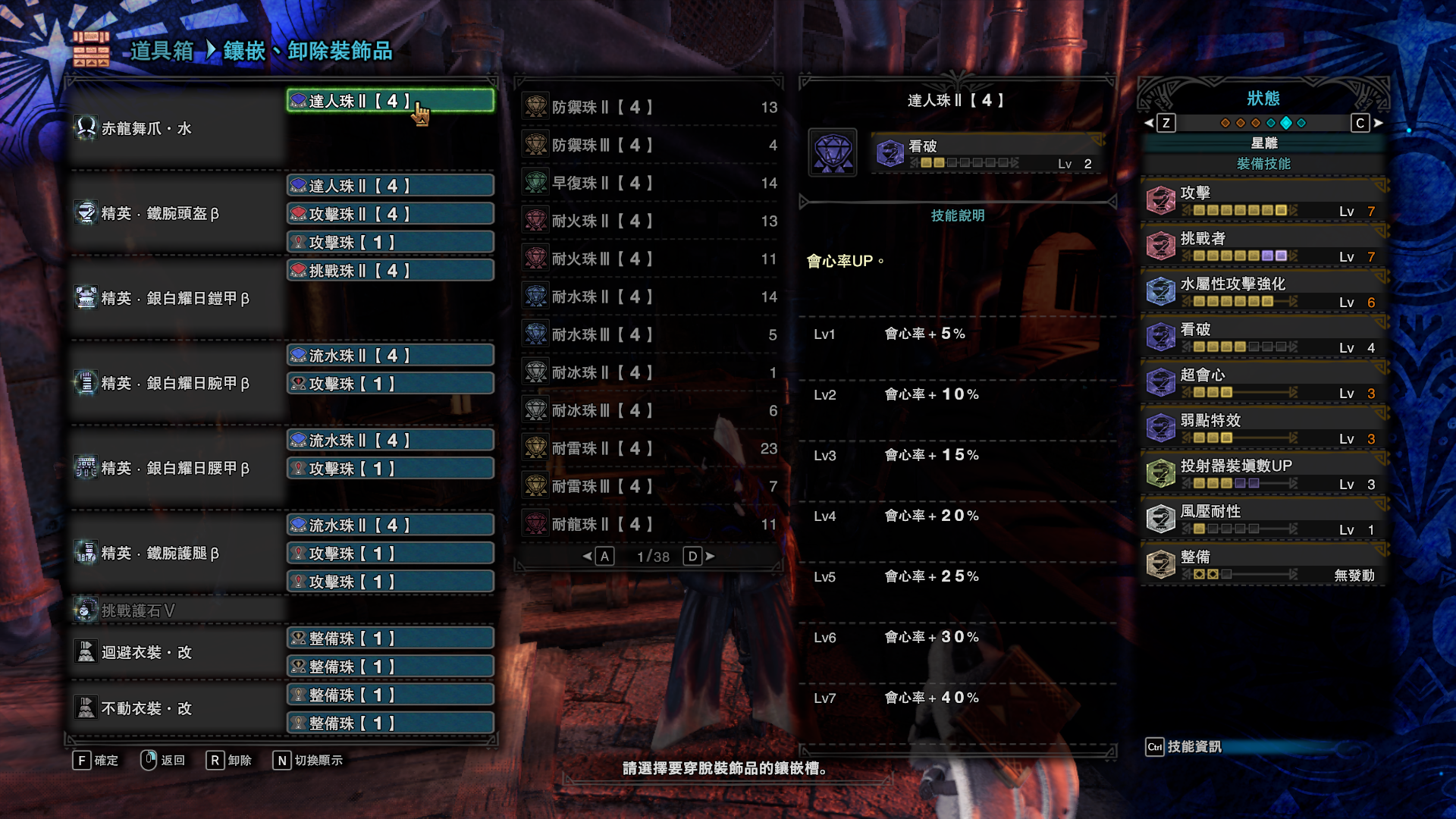Choose the 挑戰珠Ⅱ【4】 decoration slot
Viewport: 1456px width, 819px height.
[x=390, y=271]
